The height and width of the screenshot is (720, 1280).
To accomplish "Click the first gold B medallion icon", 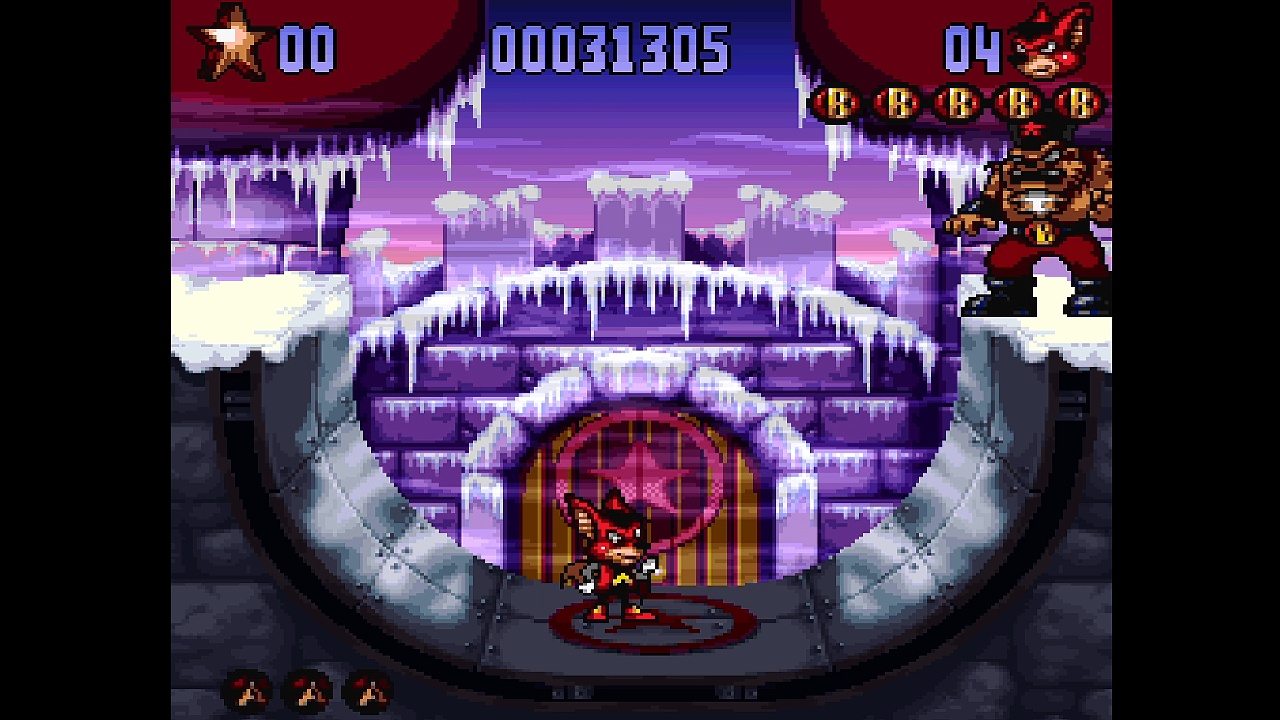I will (838, 103).
